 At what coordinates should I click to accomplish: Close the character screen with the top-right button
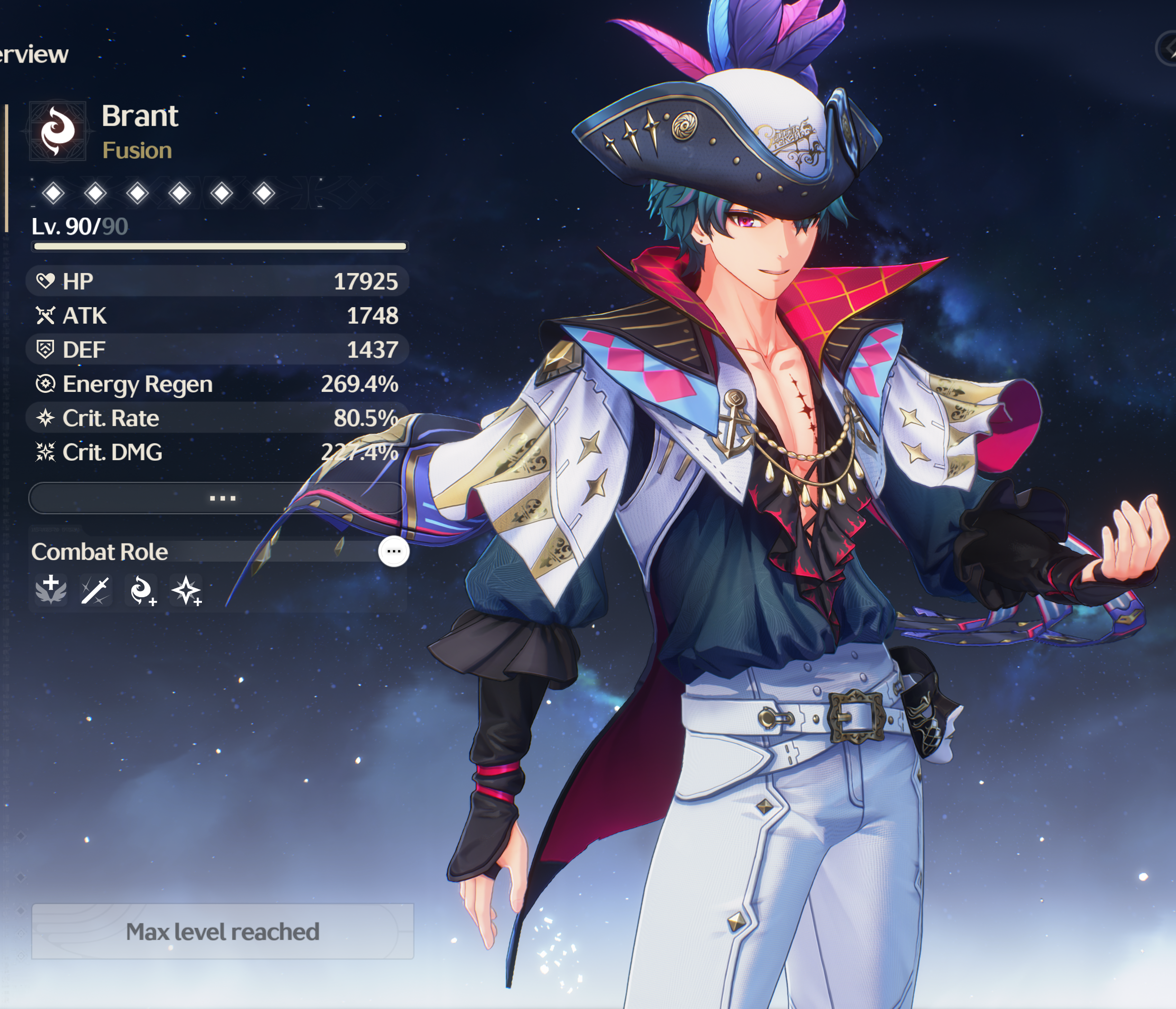coord(1168,49)
